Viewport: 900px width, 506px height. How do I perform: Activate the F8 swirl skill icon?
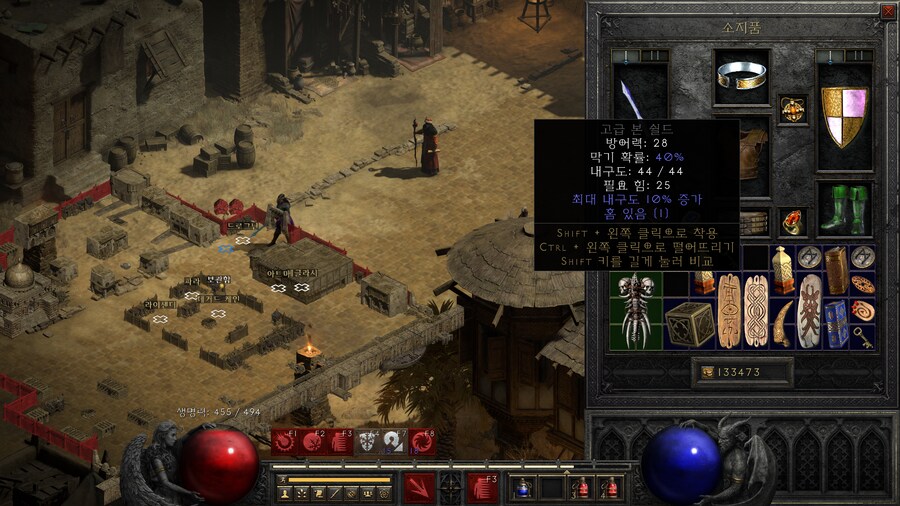[x=423, y=441]
